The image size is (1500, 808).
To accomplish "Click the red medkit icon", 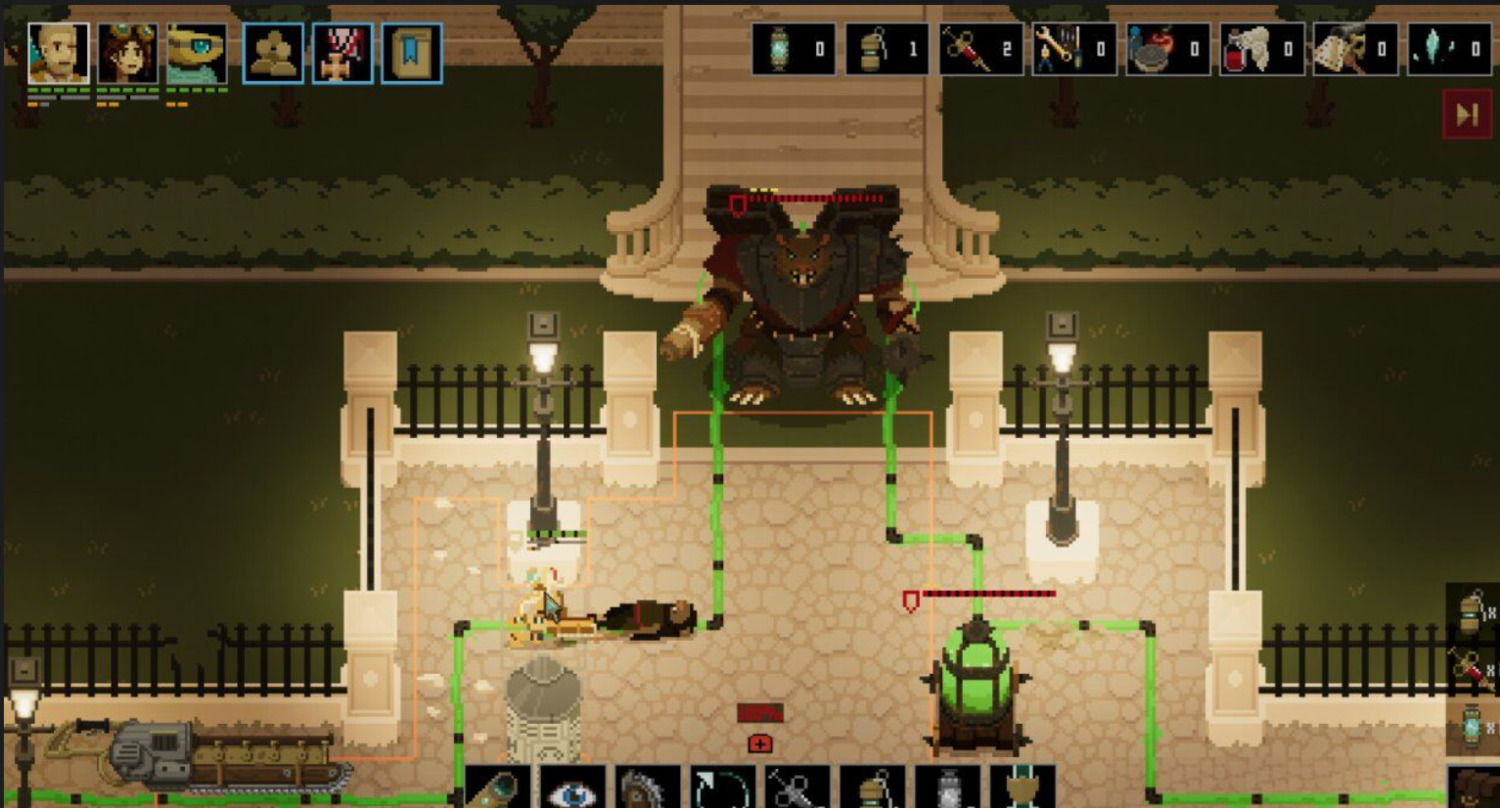I will point(761,744).
